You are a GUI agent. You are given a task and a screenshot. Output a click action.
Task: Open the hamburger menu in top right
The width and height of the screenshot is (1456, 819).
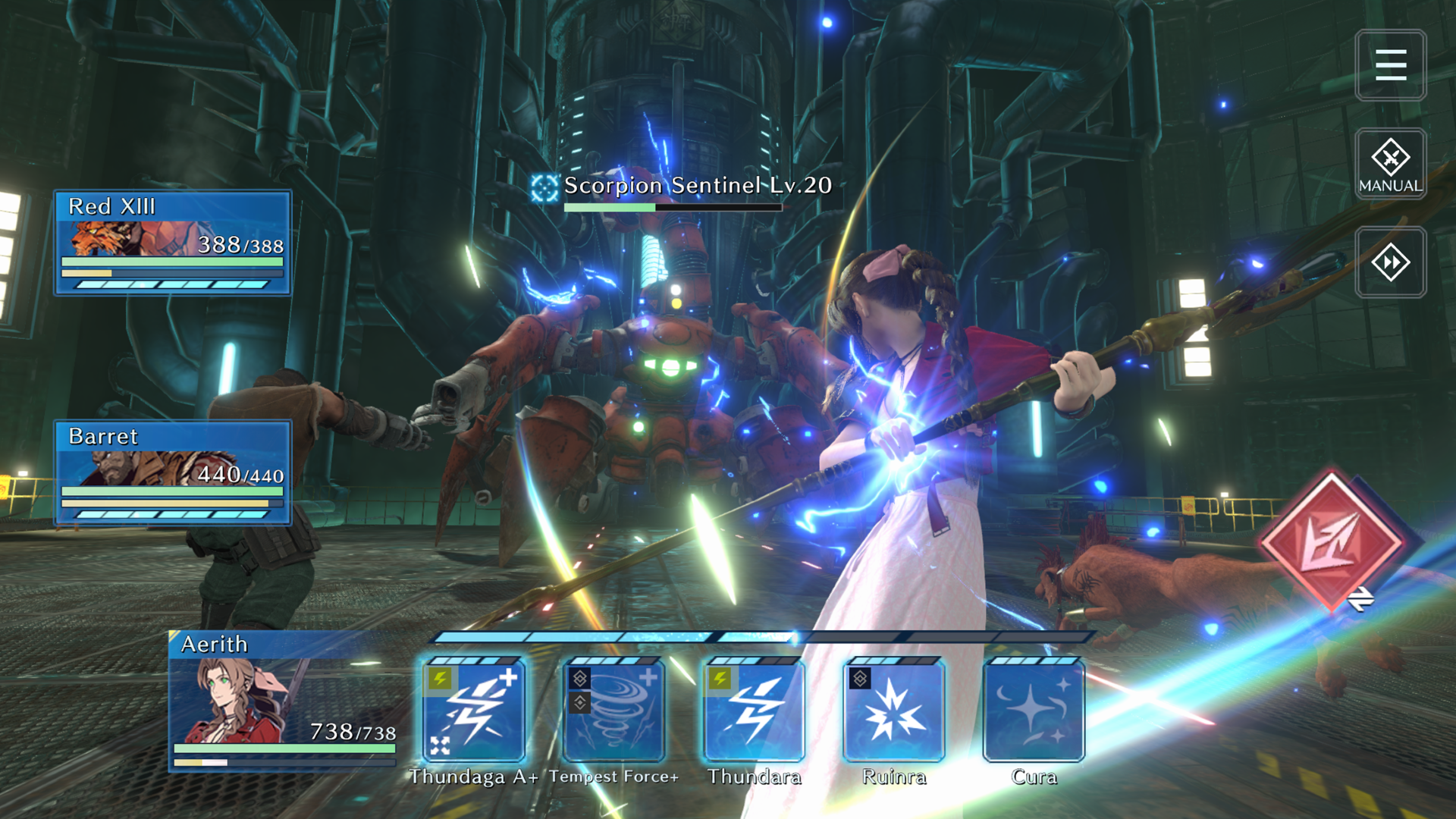(x=1390, y=65)
